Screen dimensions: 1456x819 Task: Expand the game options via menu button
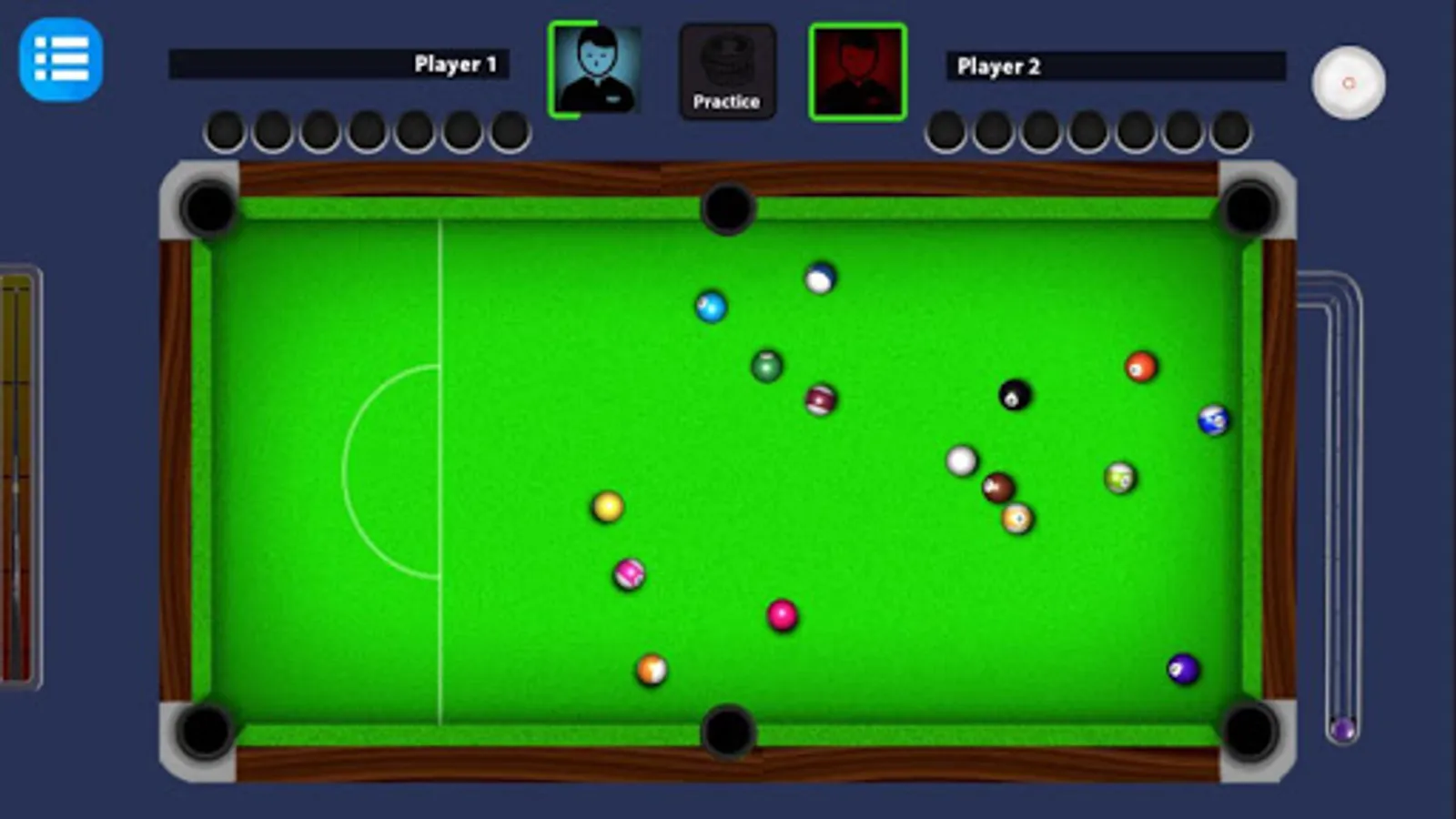click(x=60, y=63)
